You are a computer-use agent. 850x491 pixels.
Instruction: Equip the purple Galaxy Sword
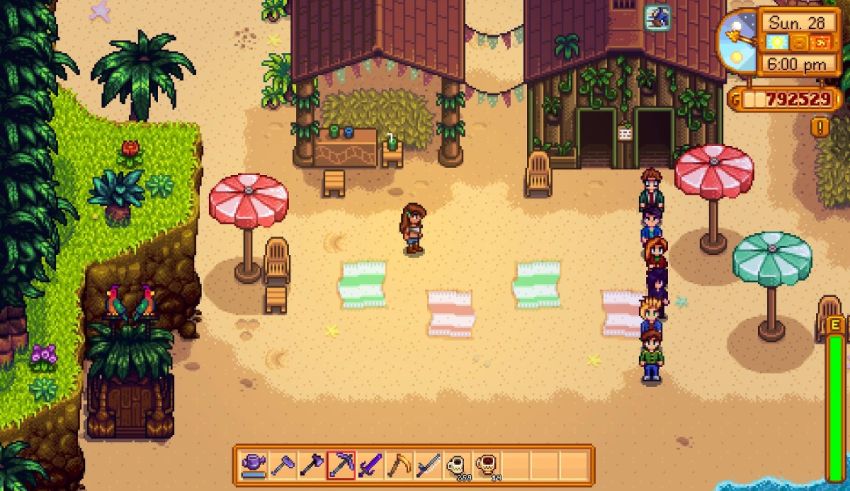tap(370, 464)
